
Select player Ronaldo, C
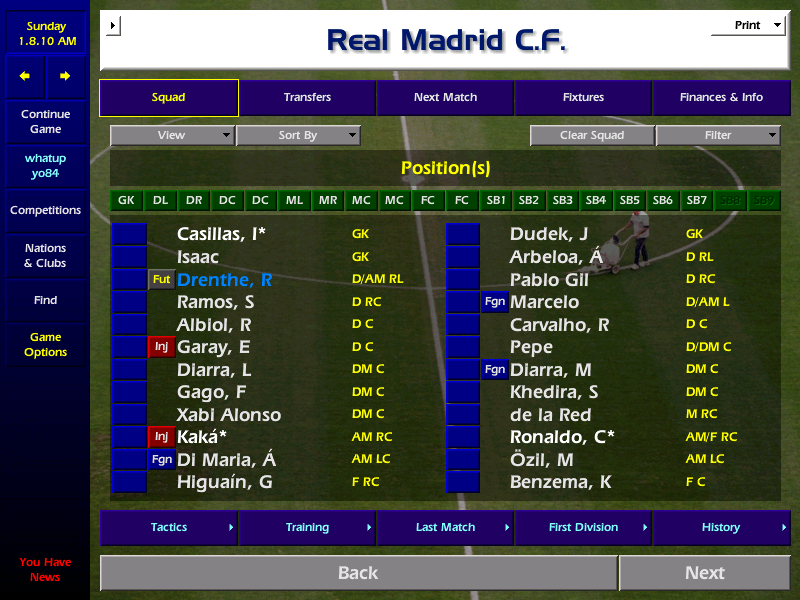[x=562, y=437]
